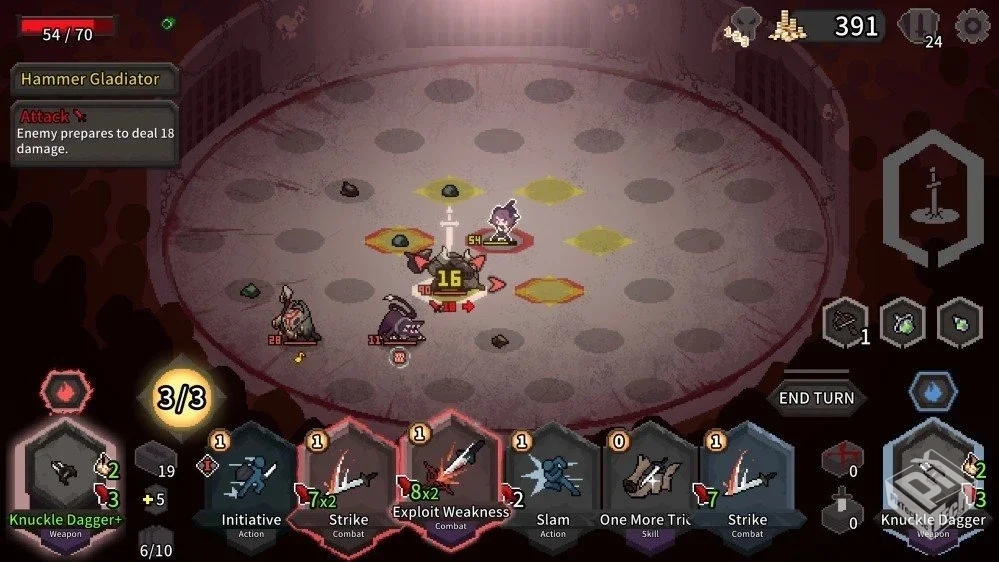Screen dimensions: 999x562
Task: Activate the blue flame stance hexagon
Action: (x=932, y=392)
